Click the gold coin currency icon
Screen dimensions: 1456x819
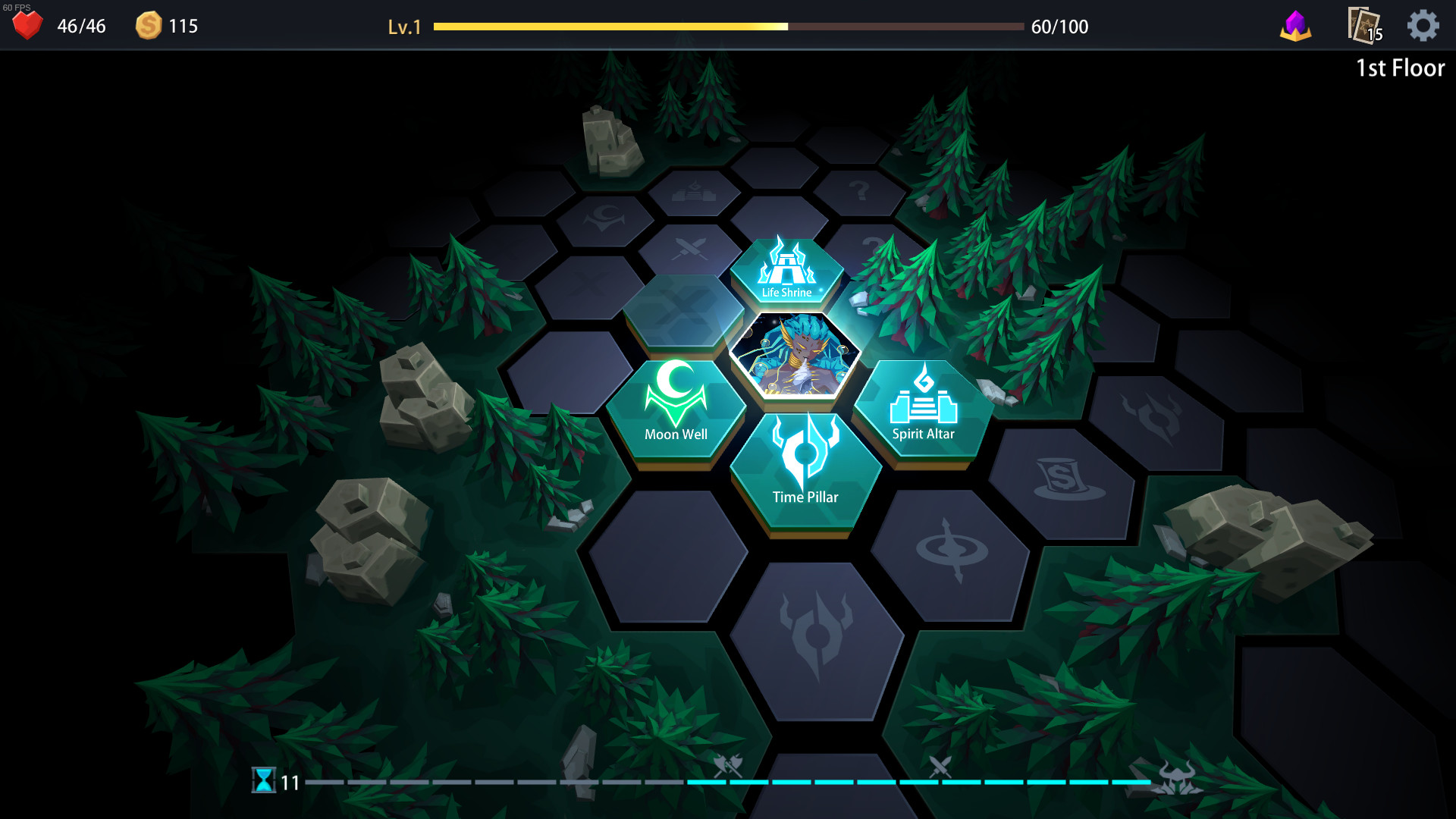point(149,25)
